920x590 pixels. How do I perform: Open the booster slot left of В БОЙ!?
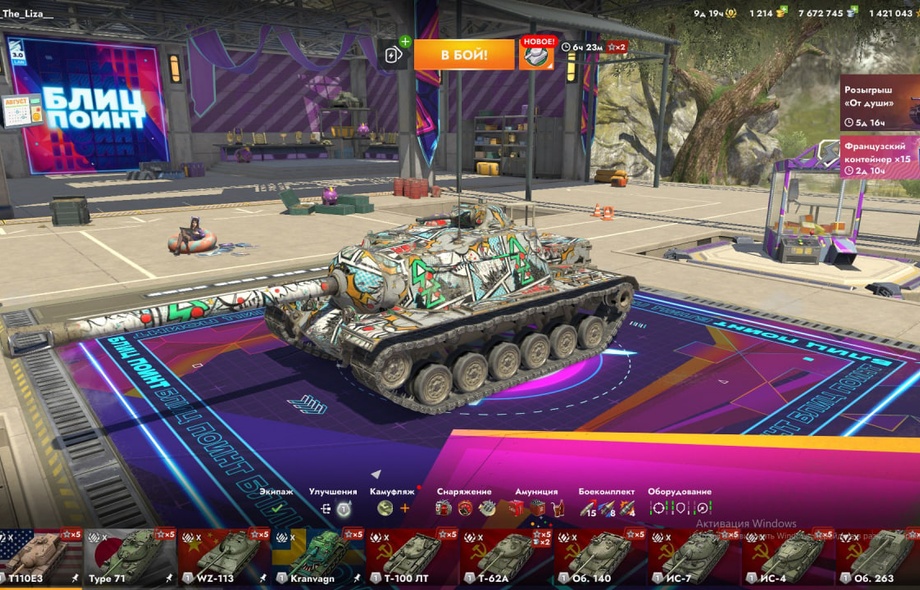click(393, 54)
